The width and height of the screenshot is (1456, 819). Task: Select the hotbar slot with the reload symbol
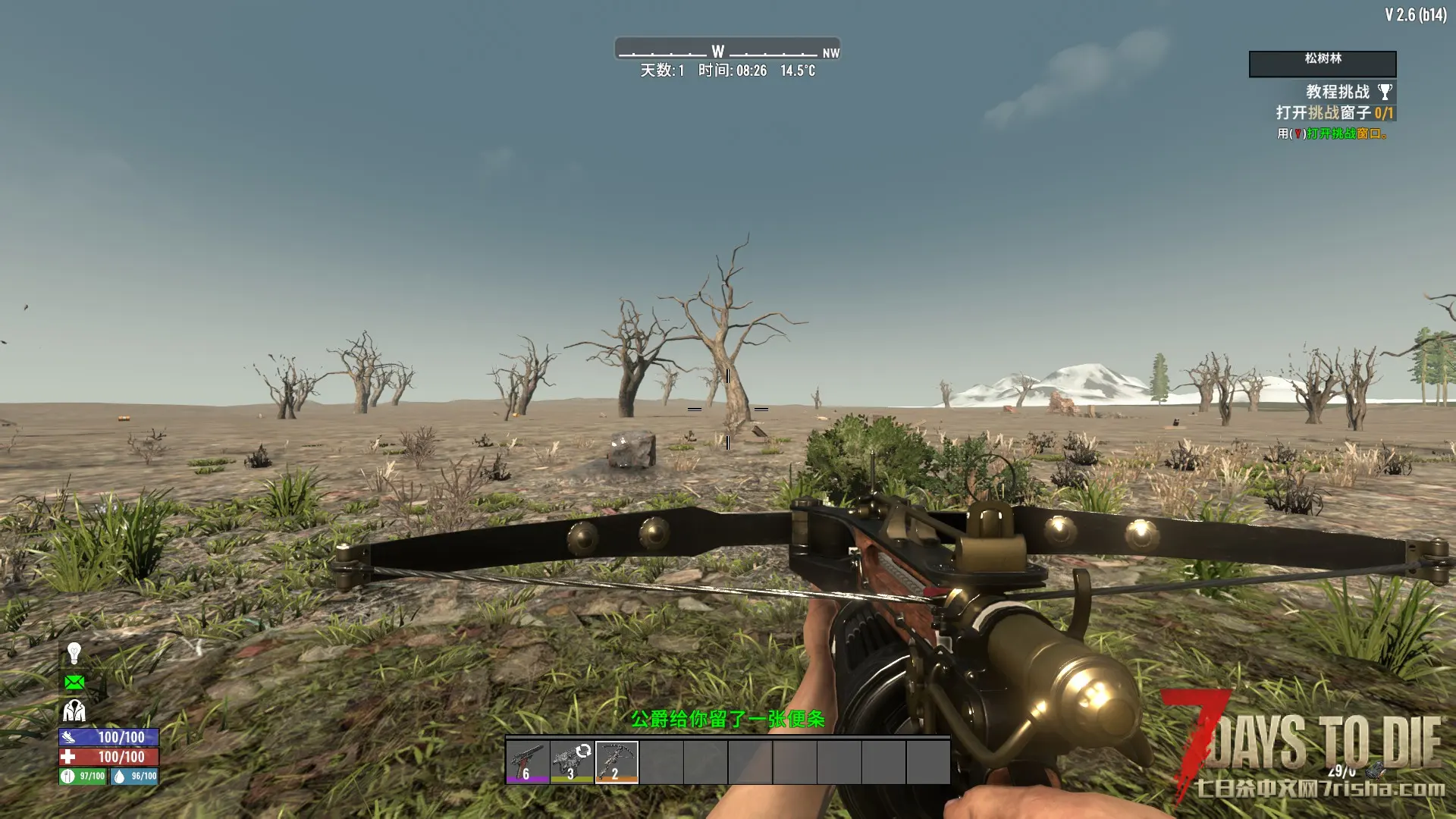click(572, 762)
